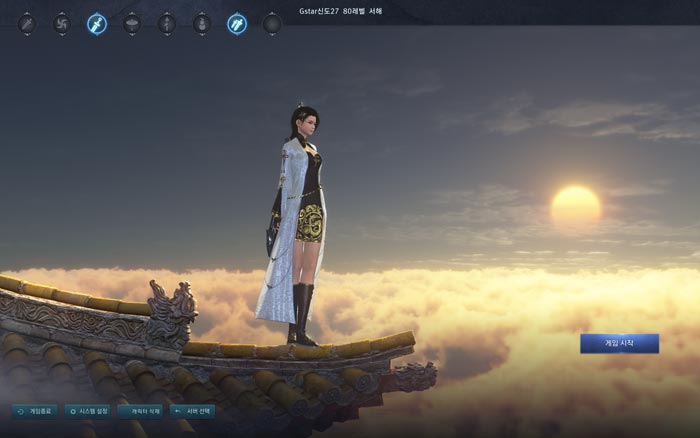Pick the pinwheel blade class icon
The image size is (700, 438).
(x=62, y=23)
